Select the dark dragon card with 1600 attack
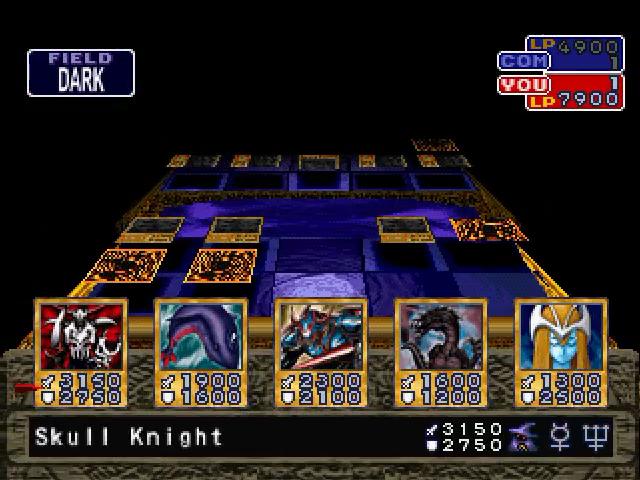This screenshot has width=640, height=480. 440,350
